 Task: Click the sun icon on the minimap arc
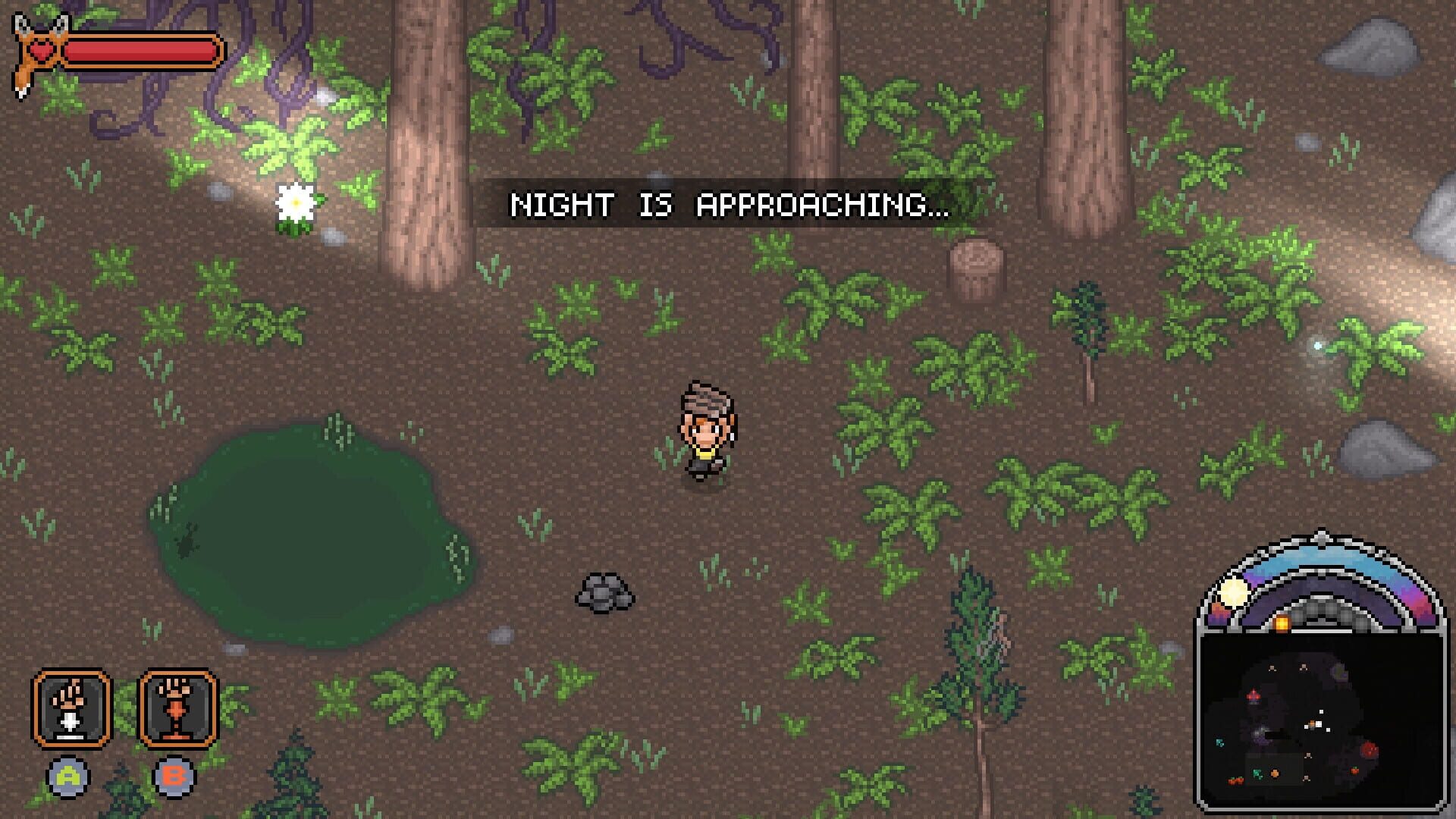[x=1233, y=591]
